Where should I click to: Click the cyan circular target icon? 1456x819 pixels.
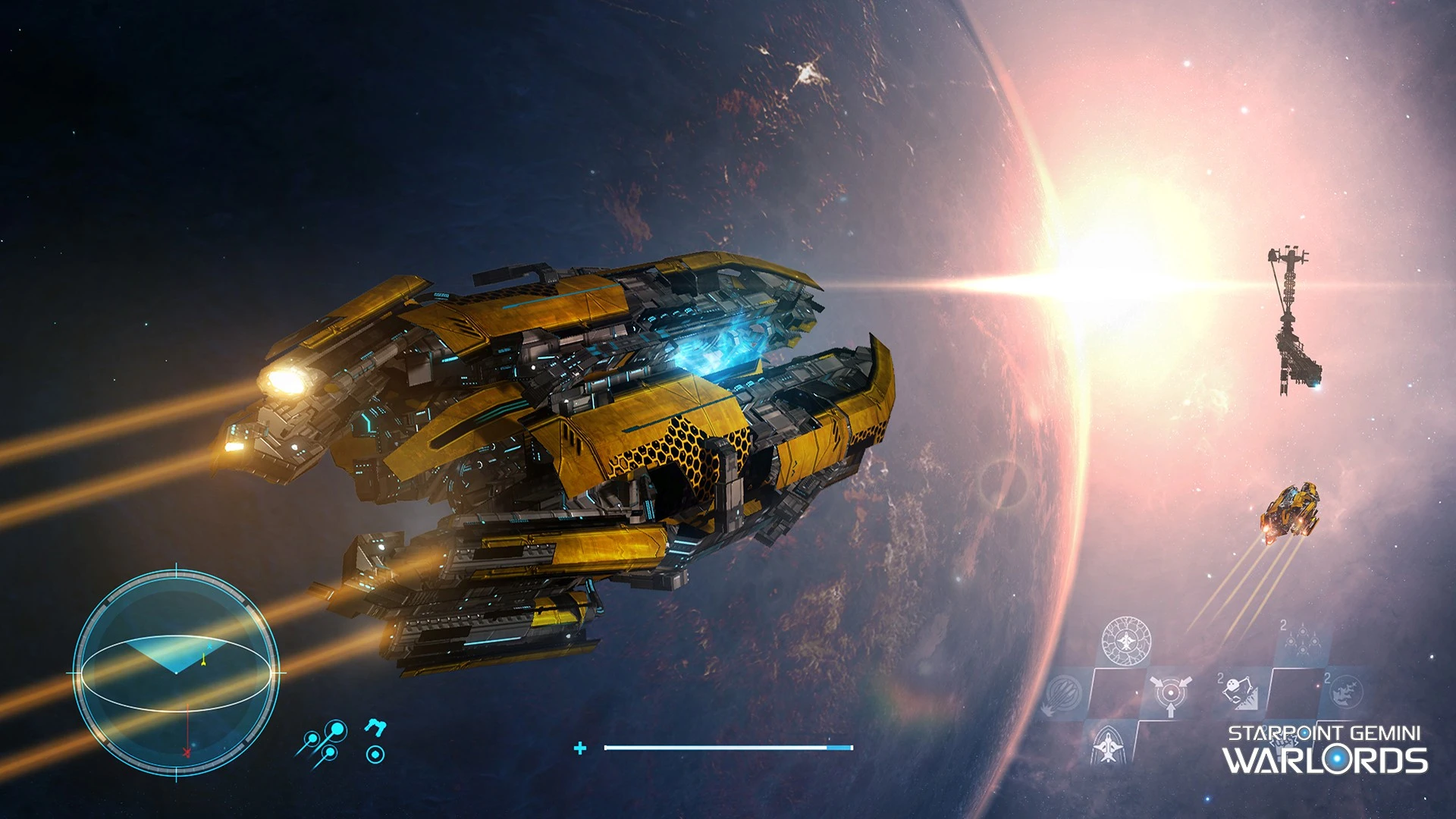click(375, 754)
